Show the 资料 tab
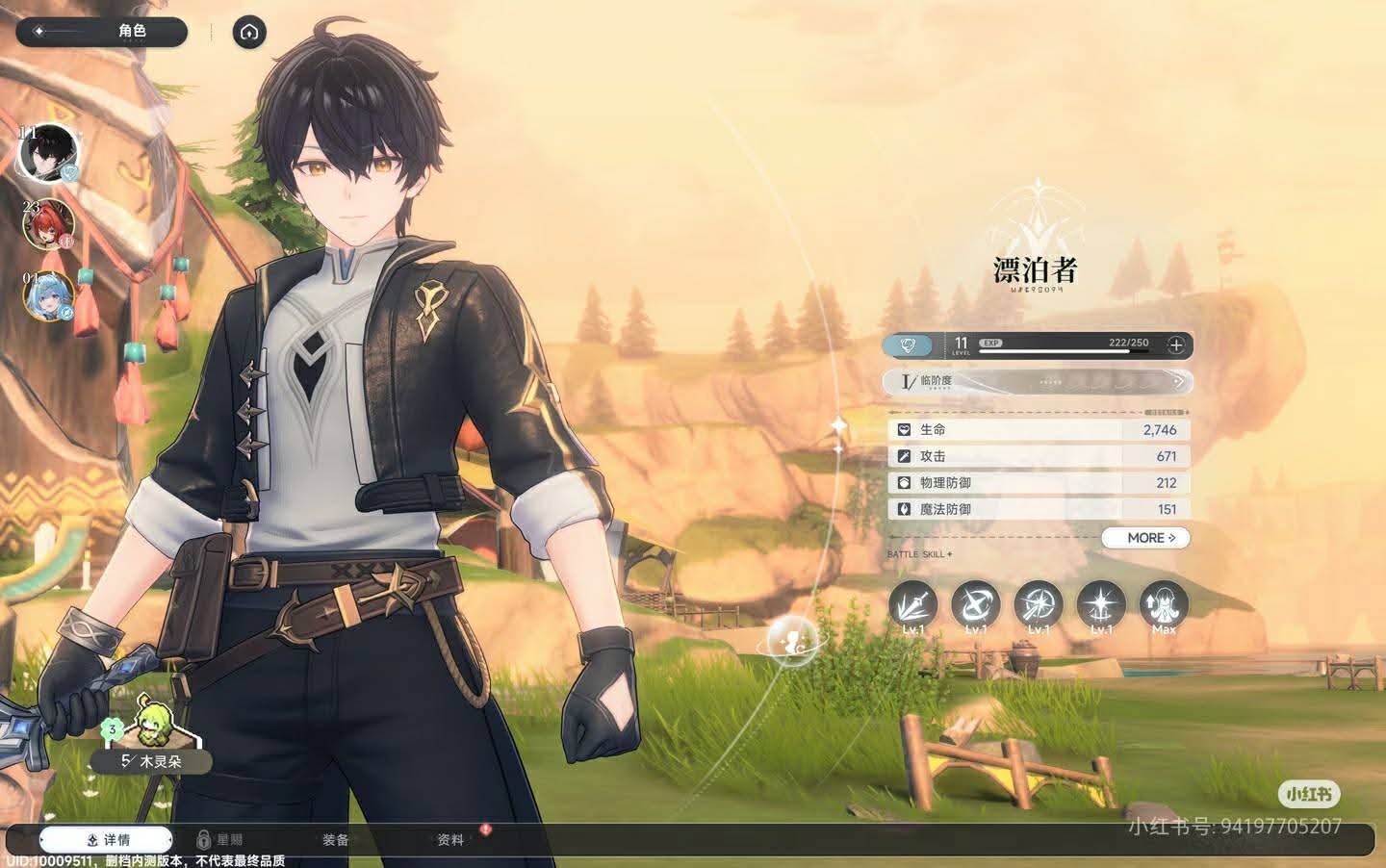 (450, 840)
